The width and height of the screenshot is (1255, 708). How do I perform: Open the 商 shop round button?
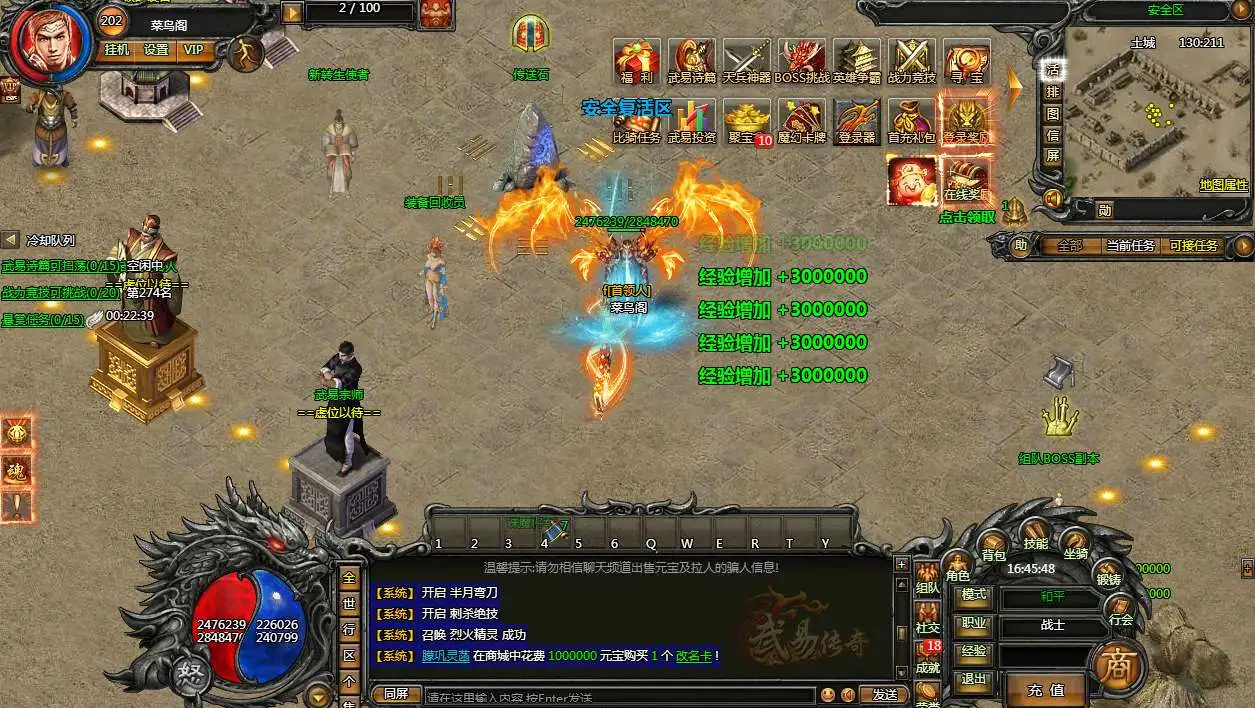click(x=1116, y=665)
